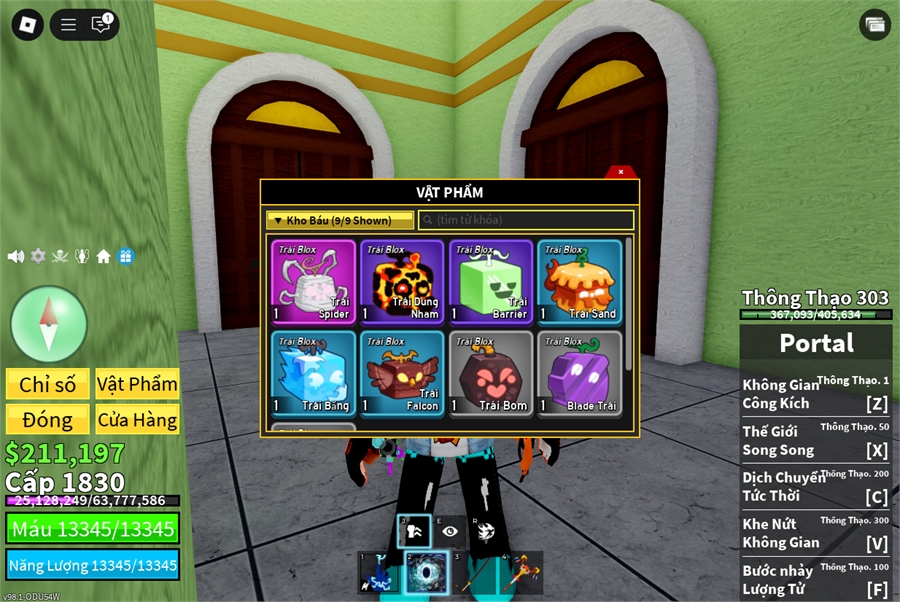Select the green Trái Barrier fruit

click(x=490, y=282)
